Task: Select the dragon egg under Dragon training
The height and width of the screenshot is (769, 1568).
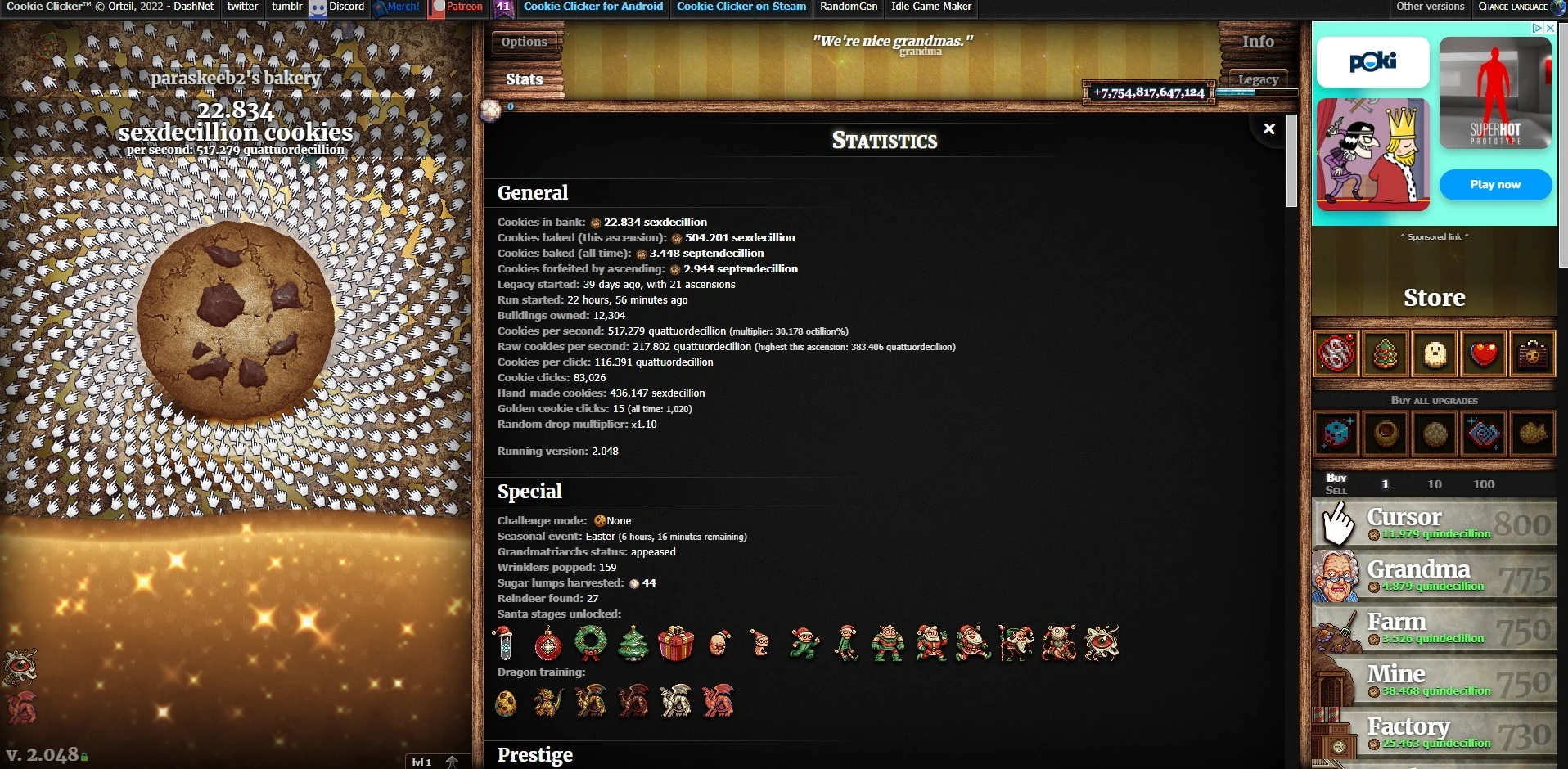Action: (x=506, y=702)
